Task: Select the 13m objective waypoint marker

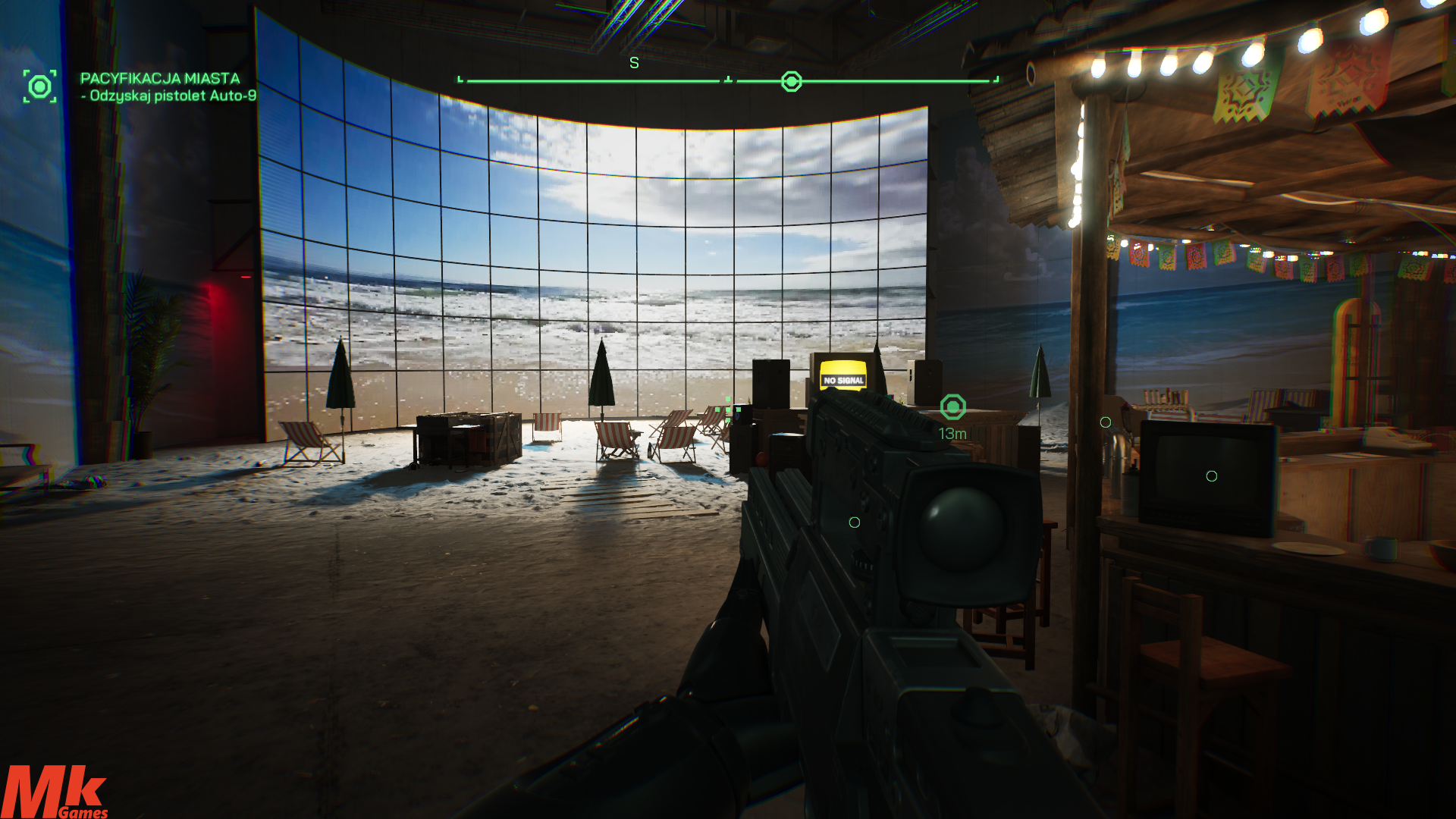Action: pos(953,407)
